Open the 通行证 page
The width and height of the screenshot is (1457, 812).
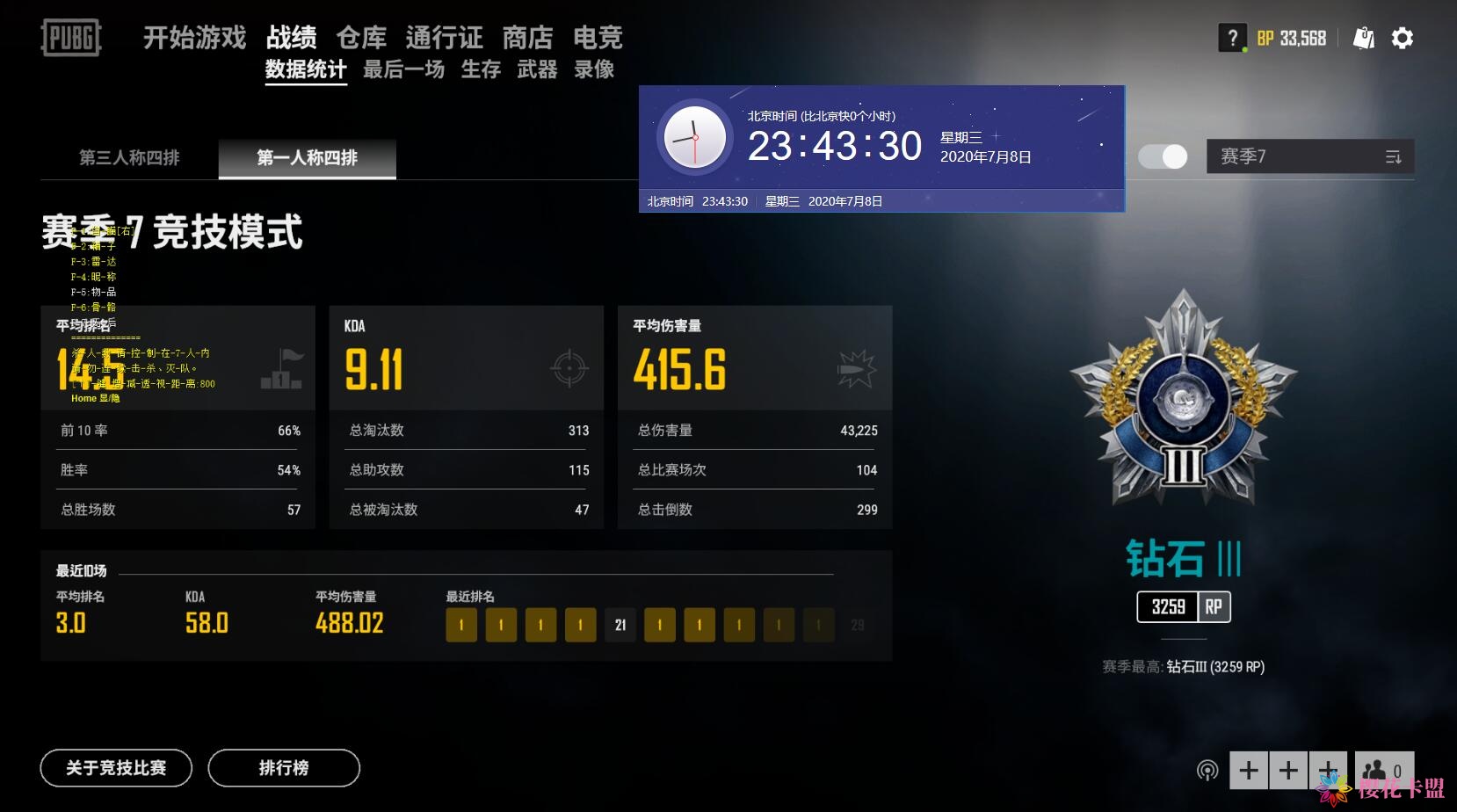tap(444, 38)
